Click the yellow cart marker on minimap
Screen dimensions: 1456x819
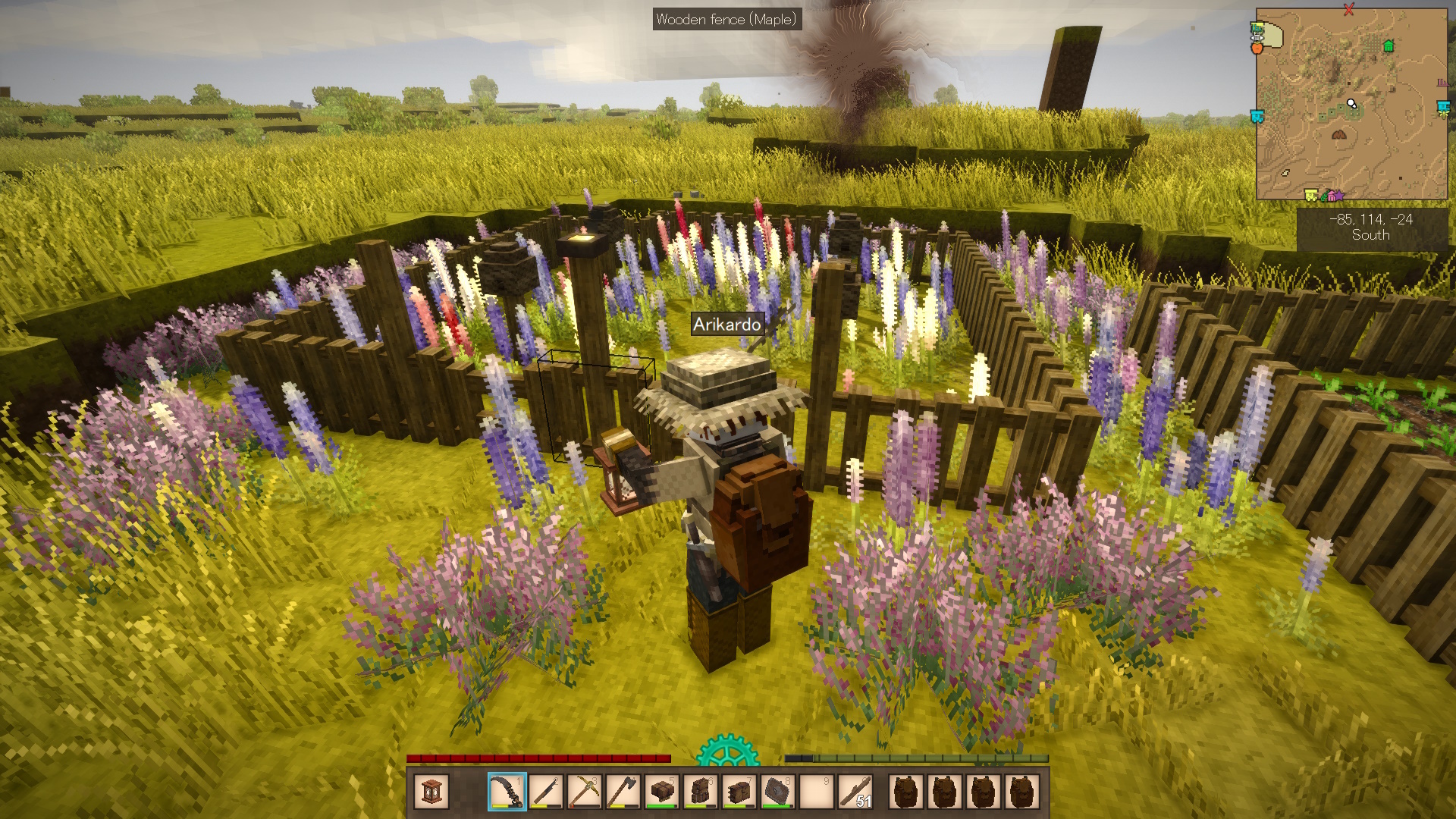pos(1310,196)
